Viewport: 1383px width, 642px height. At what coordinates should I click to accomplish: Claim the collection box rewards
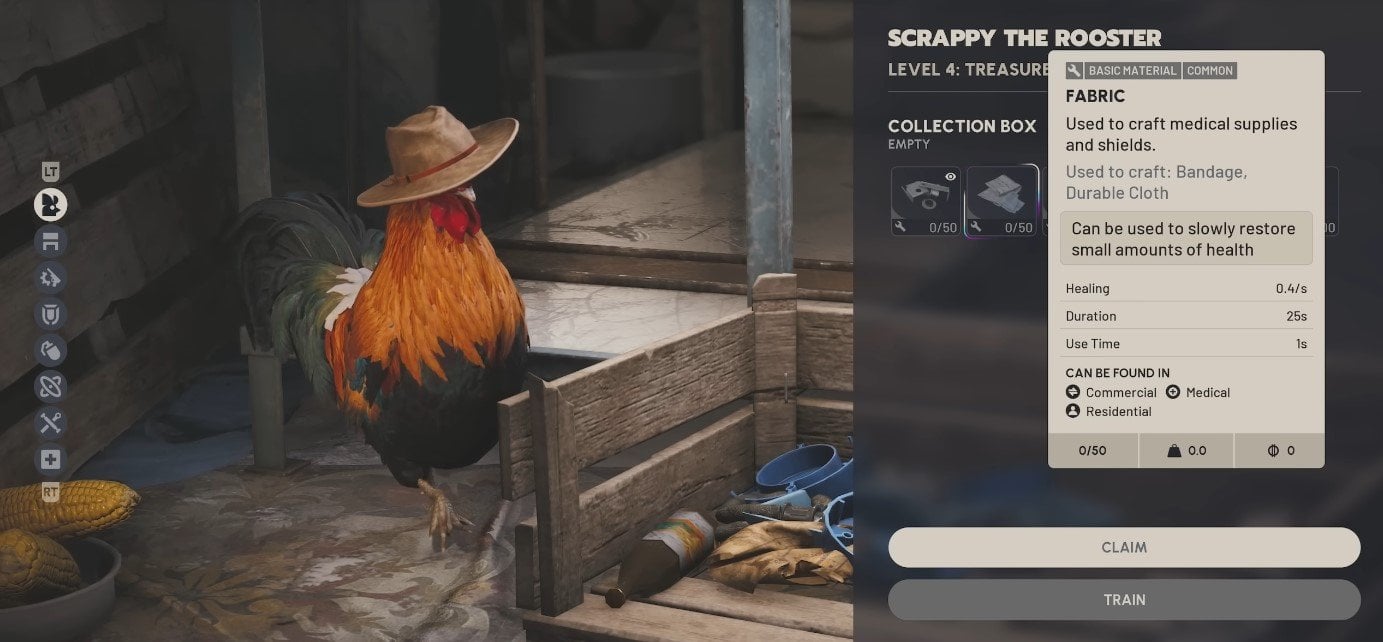tap(1124, 547)
